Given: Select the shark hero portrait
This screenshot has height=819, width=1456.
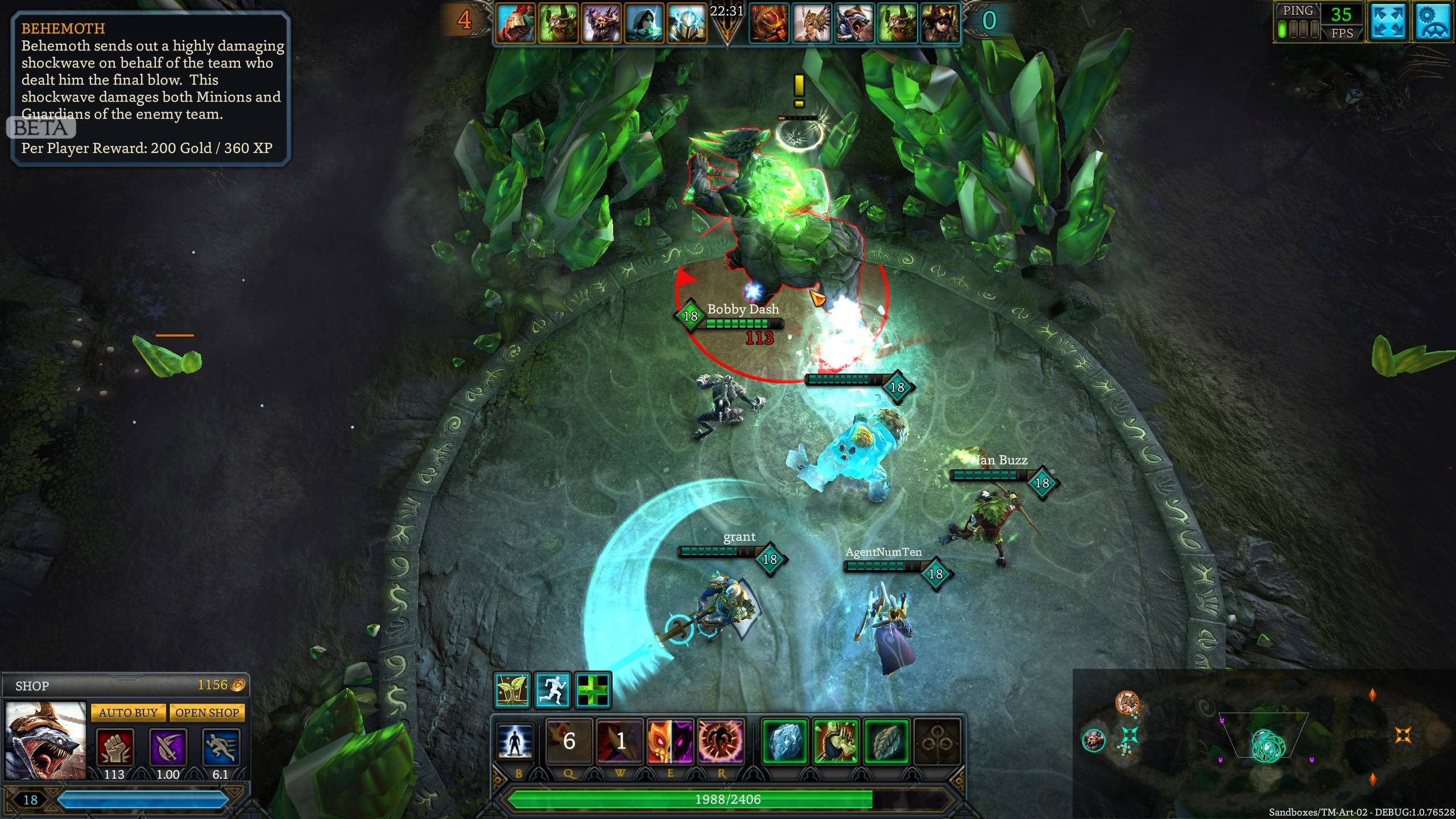Looking at the screenshot, I should coord(45,741).
